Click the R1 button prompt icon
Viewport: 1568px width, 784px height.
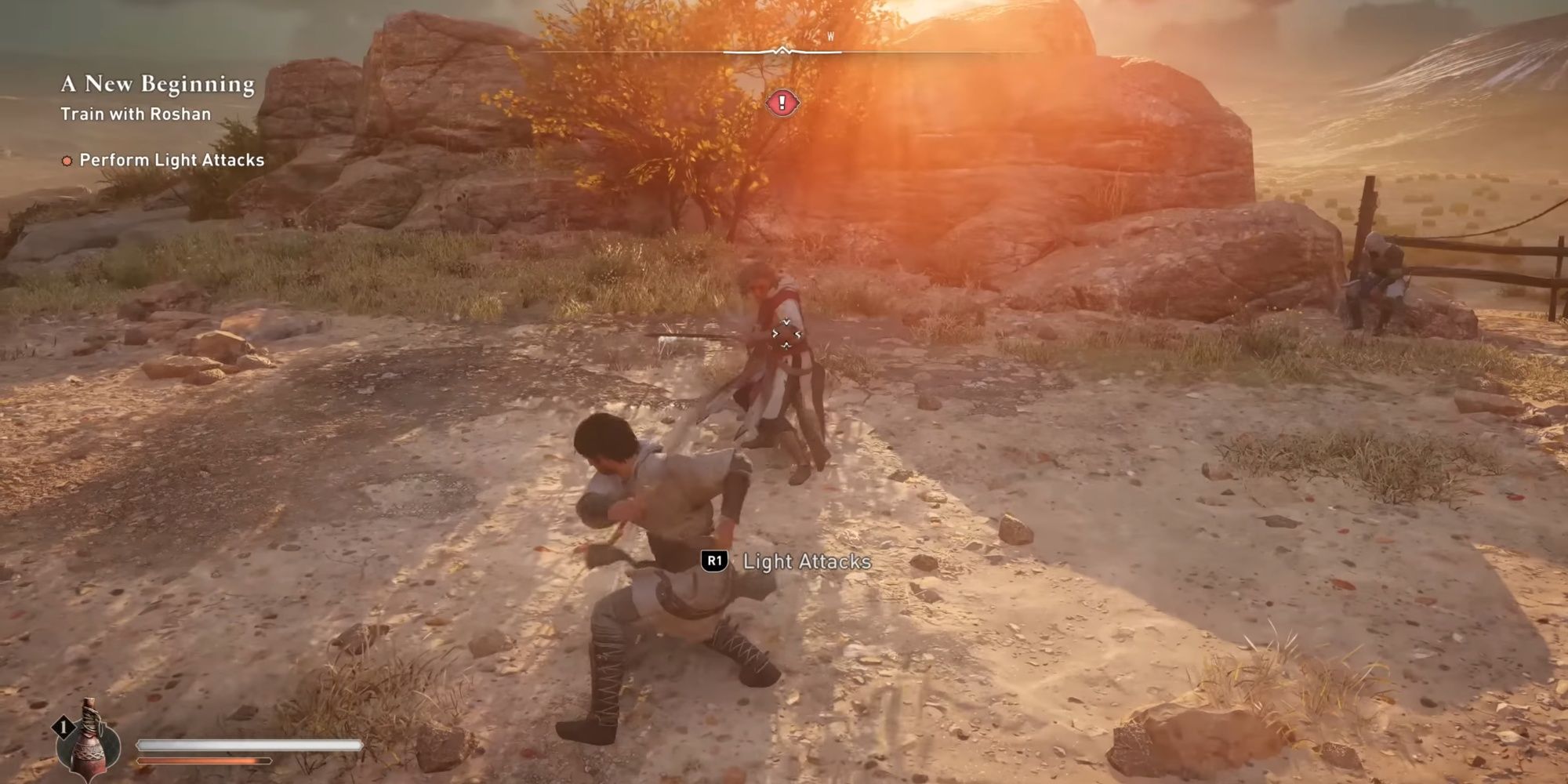pos(716,561)
